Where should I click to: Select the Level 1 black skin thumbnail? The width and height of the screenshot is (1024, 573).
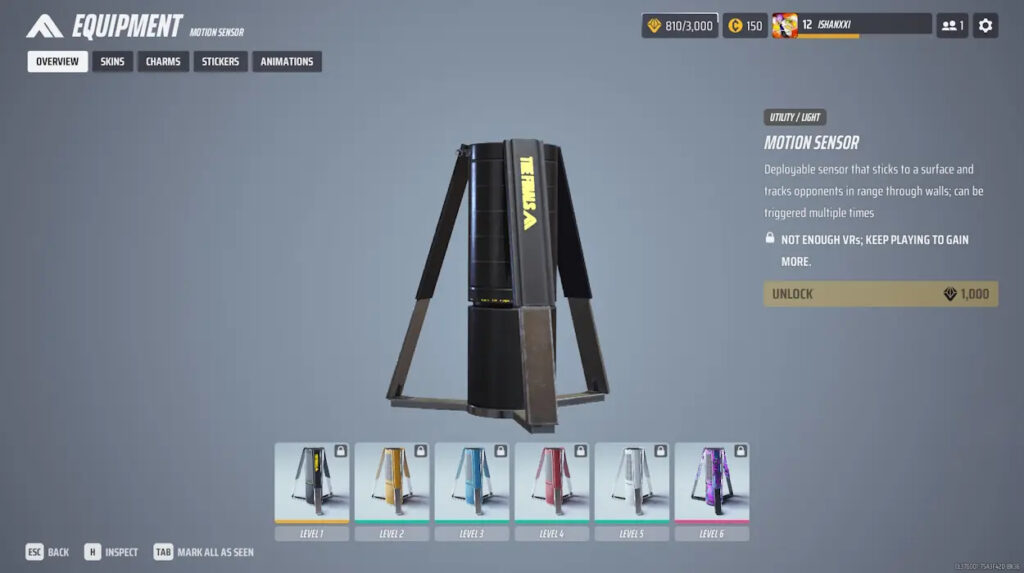(312, 482)
